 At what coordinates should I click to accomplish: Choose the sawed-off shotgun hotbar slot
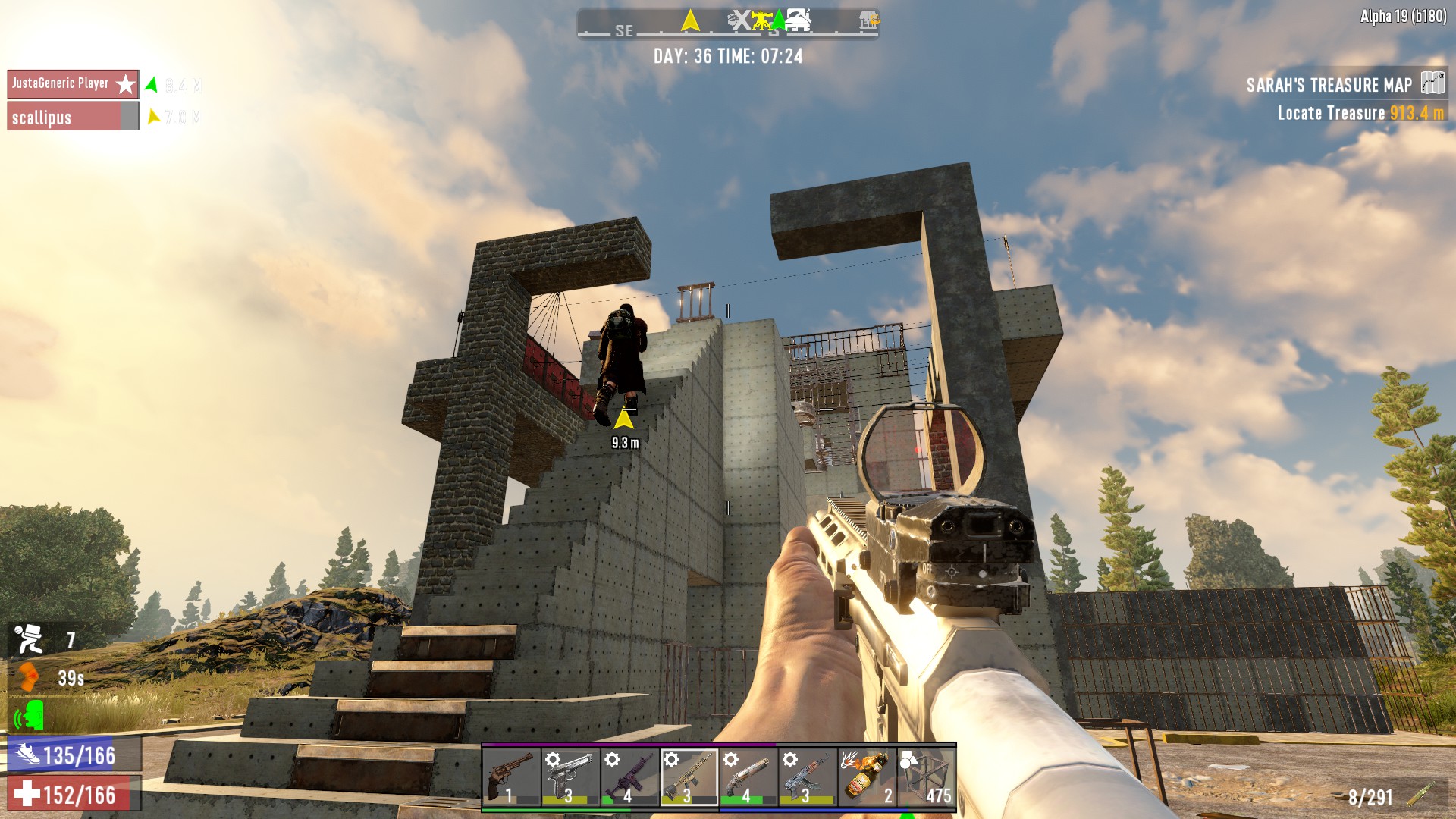748,777
